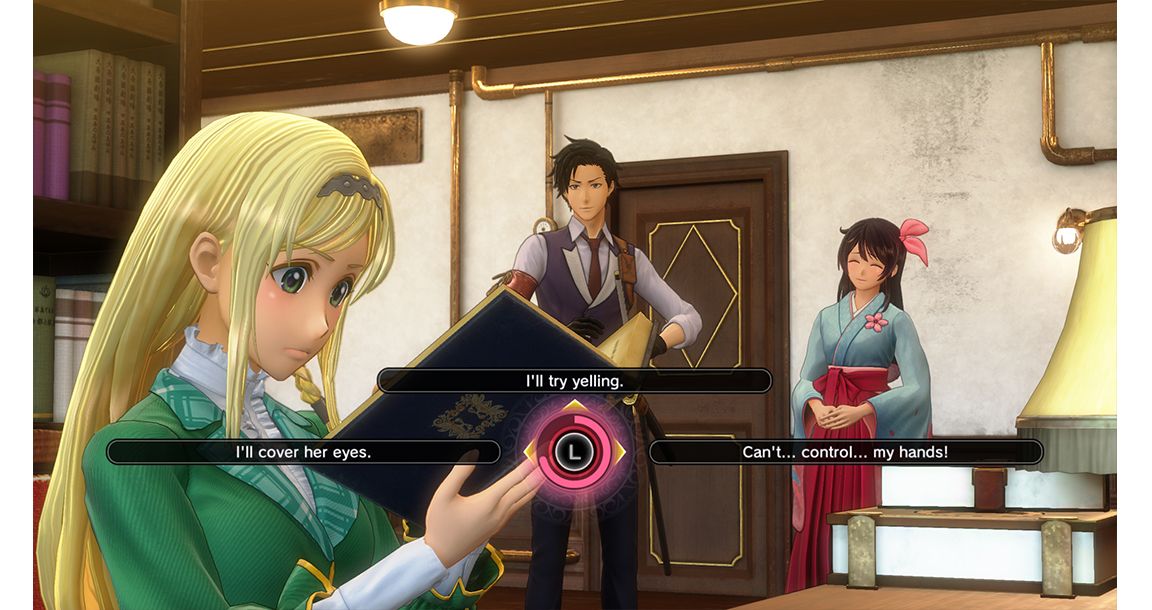This screenshot has height=610, width=1152.
Task: Select "I'll cover her eyes." dialogue option
Action: (x=303, y=452)
